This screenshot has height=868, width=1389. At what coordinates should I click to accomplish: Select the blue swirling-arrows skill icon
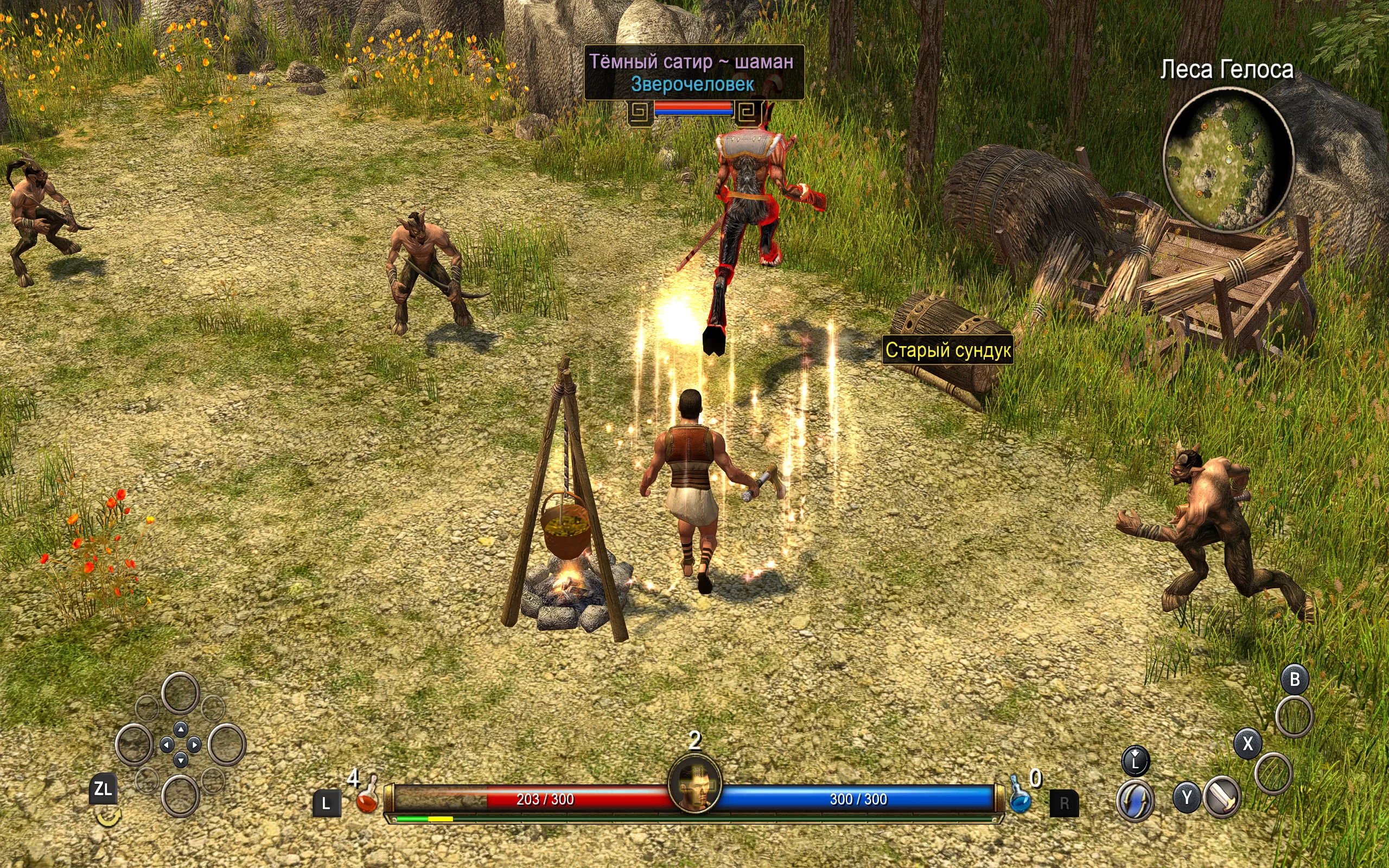click(1135, 800)
